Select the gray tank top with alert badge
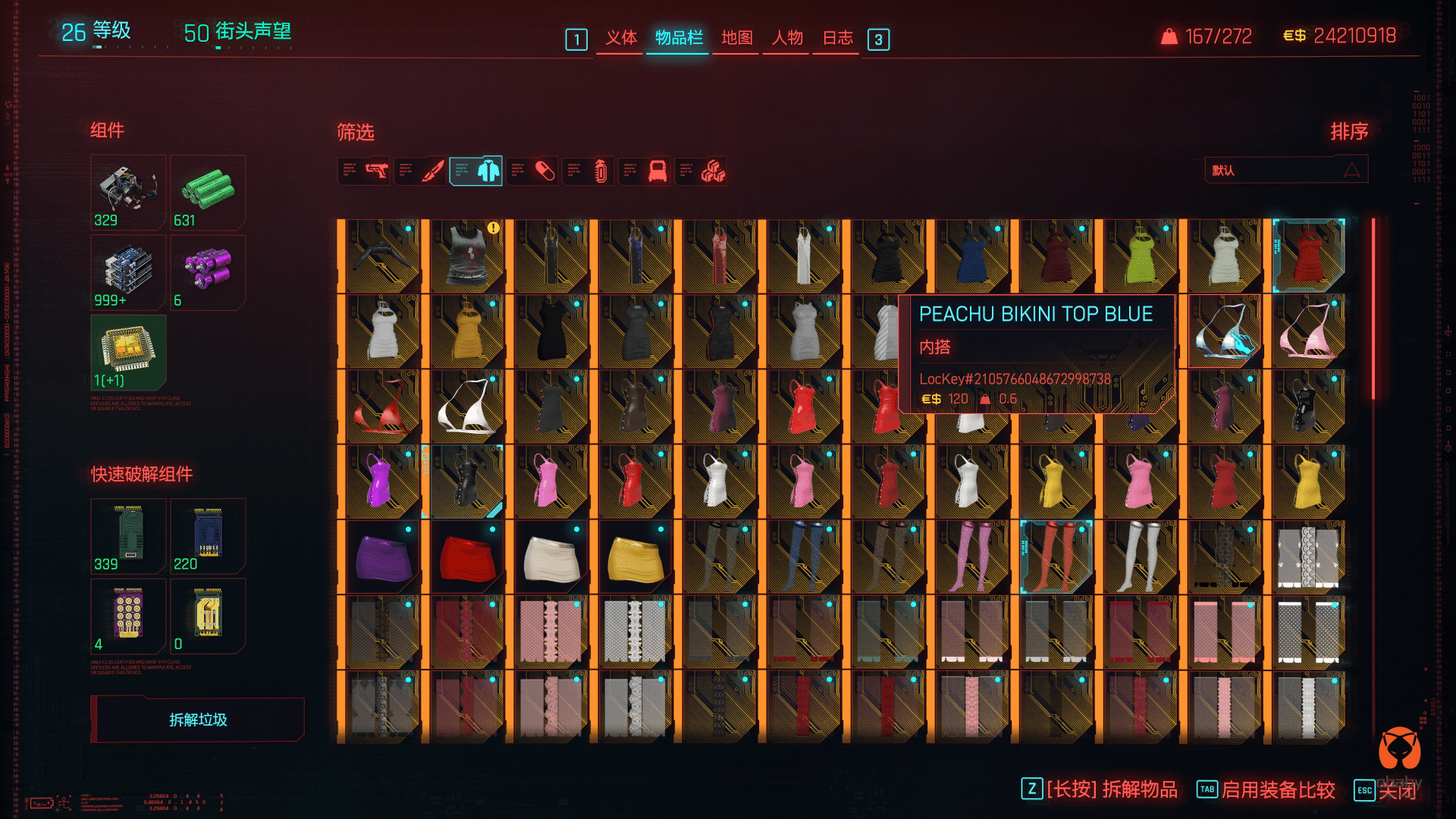The width and height of the screenshot is (1456, 819). (466, 256)
